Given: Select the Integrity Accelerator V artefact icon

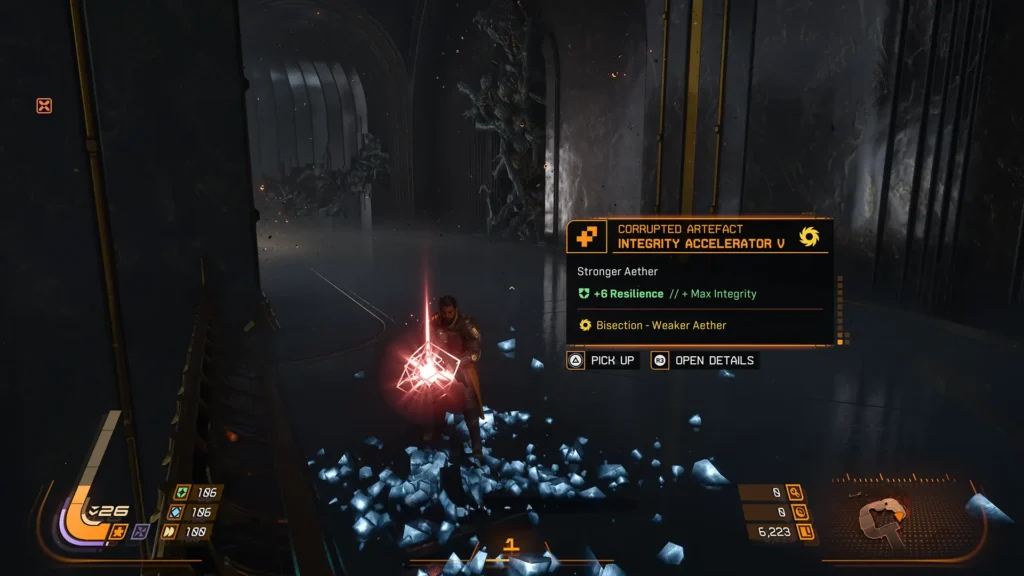Looking at the screenshot, I should [x=585, y=237].
